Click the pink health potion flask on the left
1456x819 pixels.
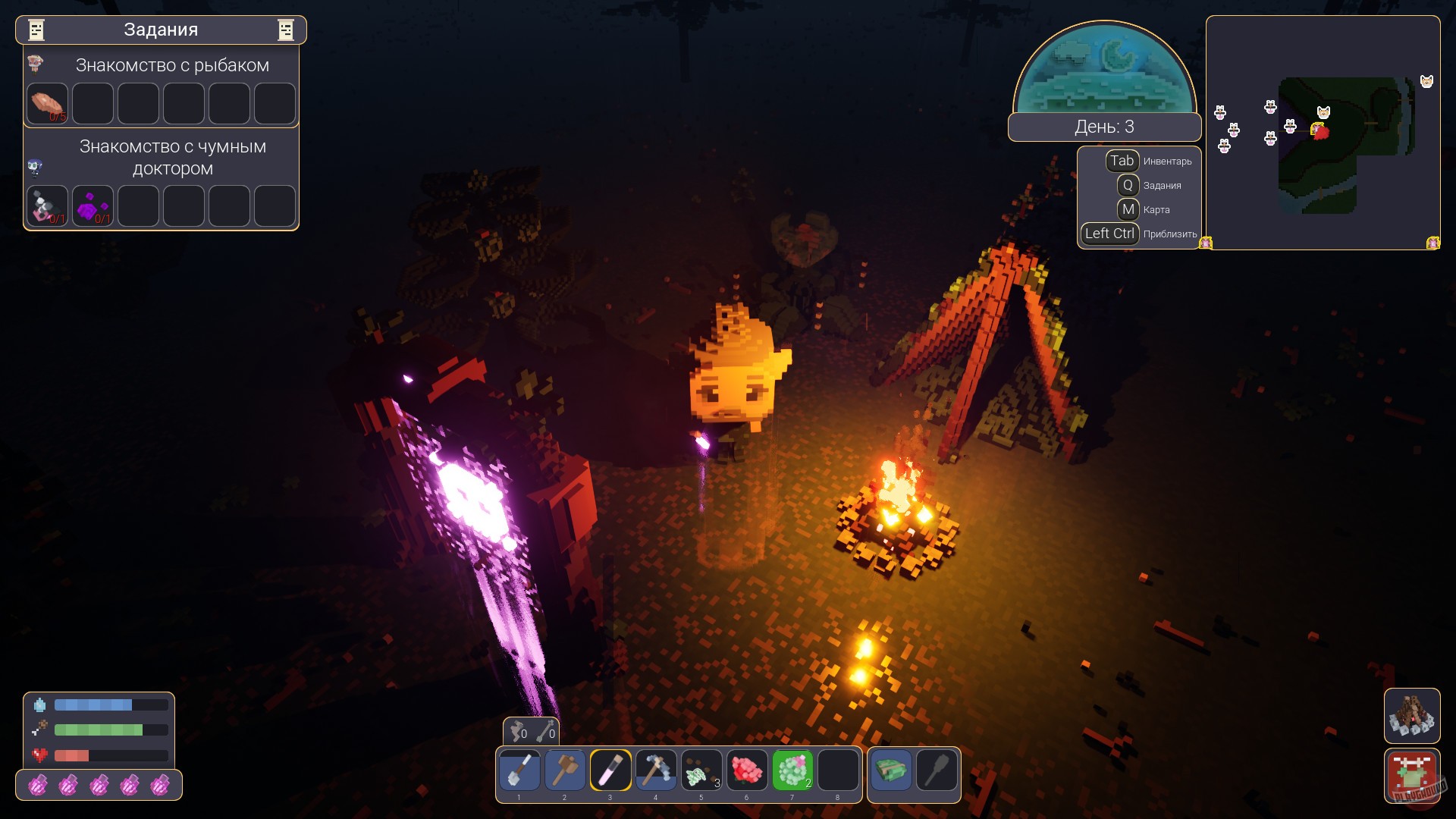pos(39,786)
